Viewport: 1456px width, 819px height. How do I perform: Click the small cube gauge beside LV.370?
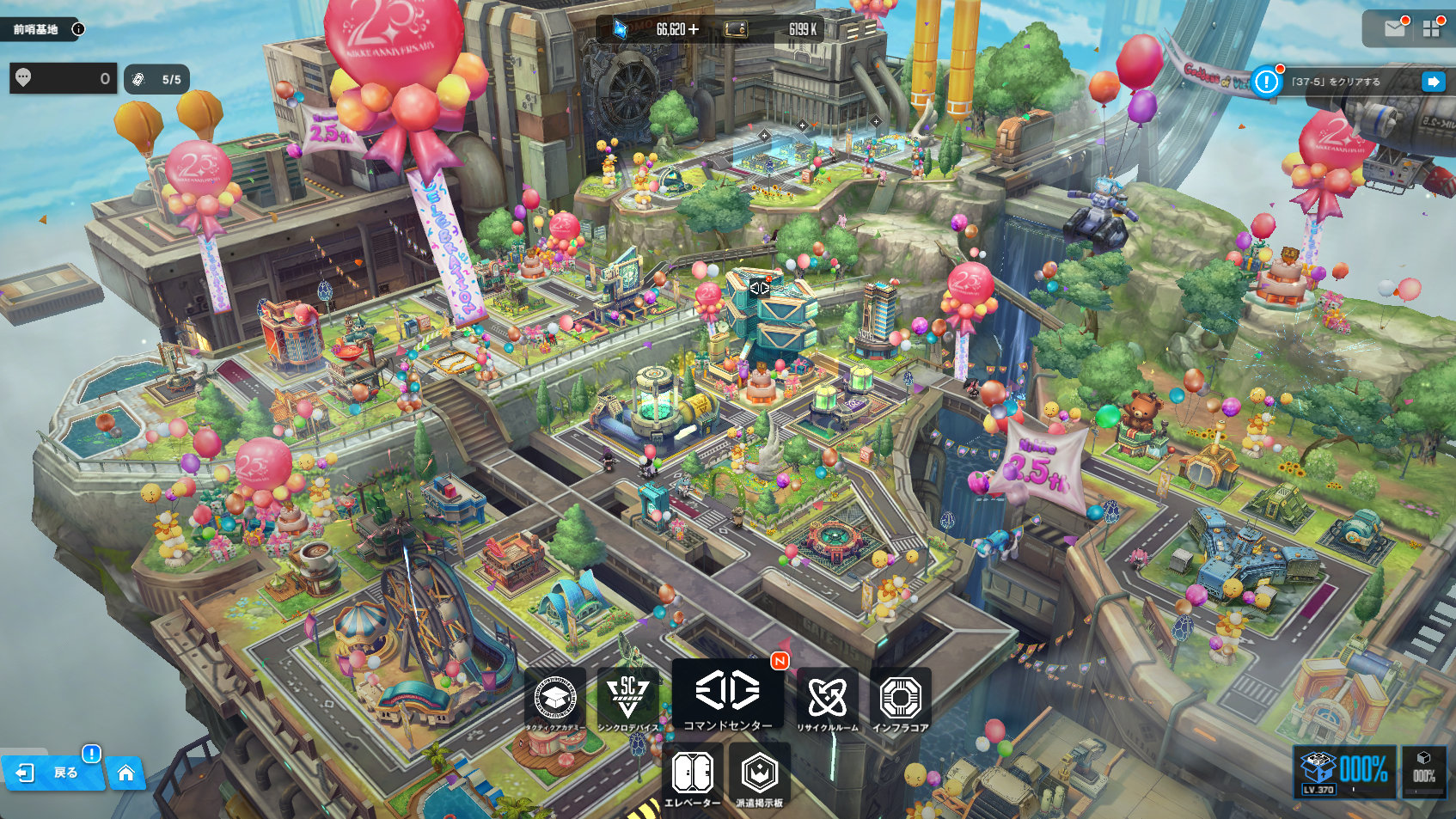[1423, 771]
